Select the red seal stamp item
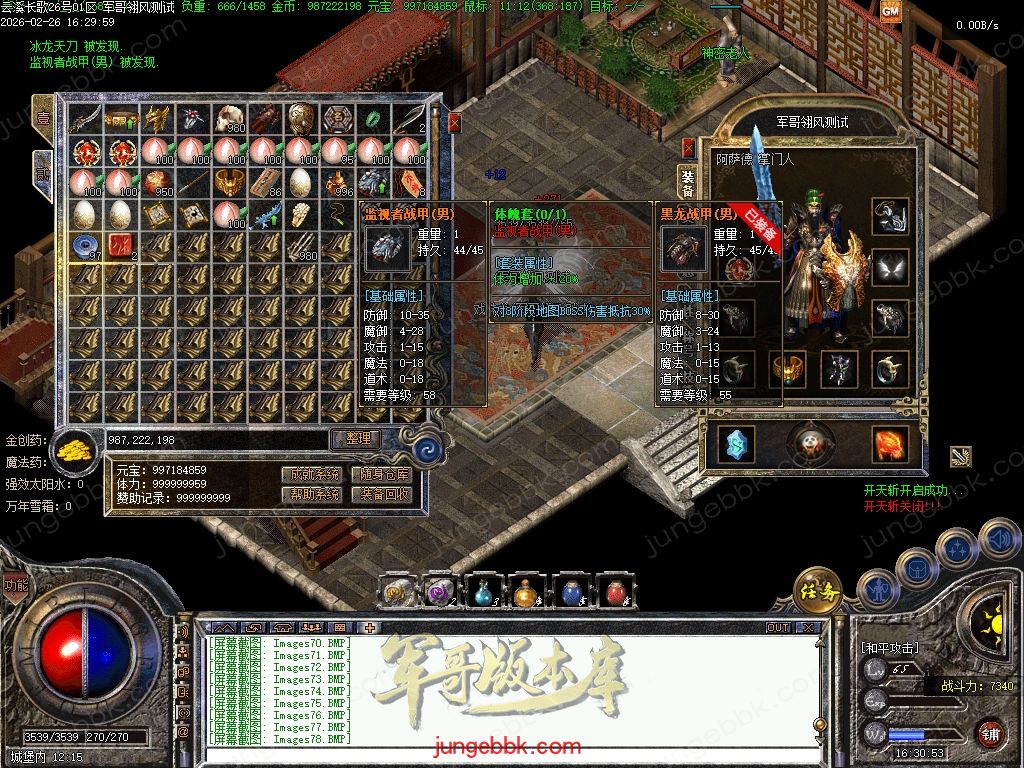 (x=121, y=247)
